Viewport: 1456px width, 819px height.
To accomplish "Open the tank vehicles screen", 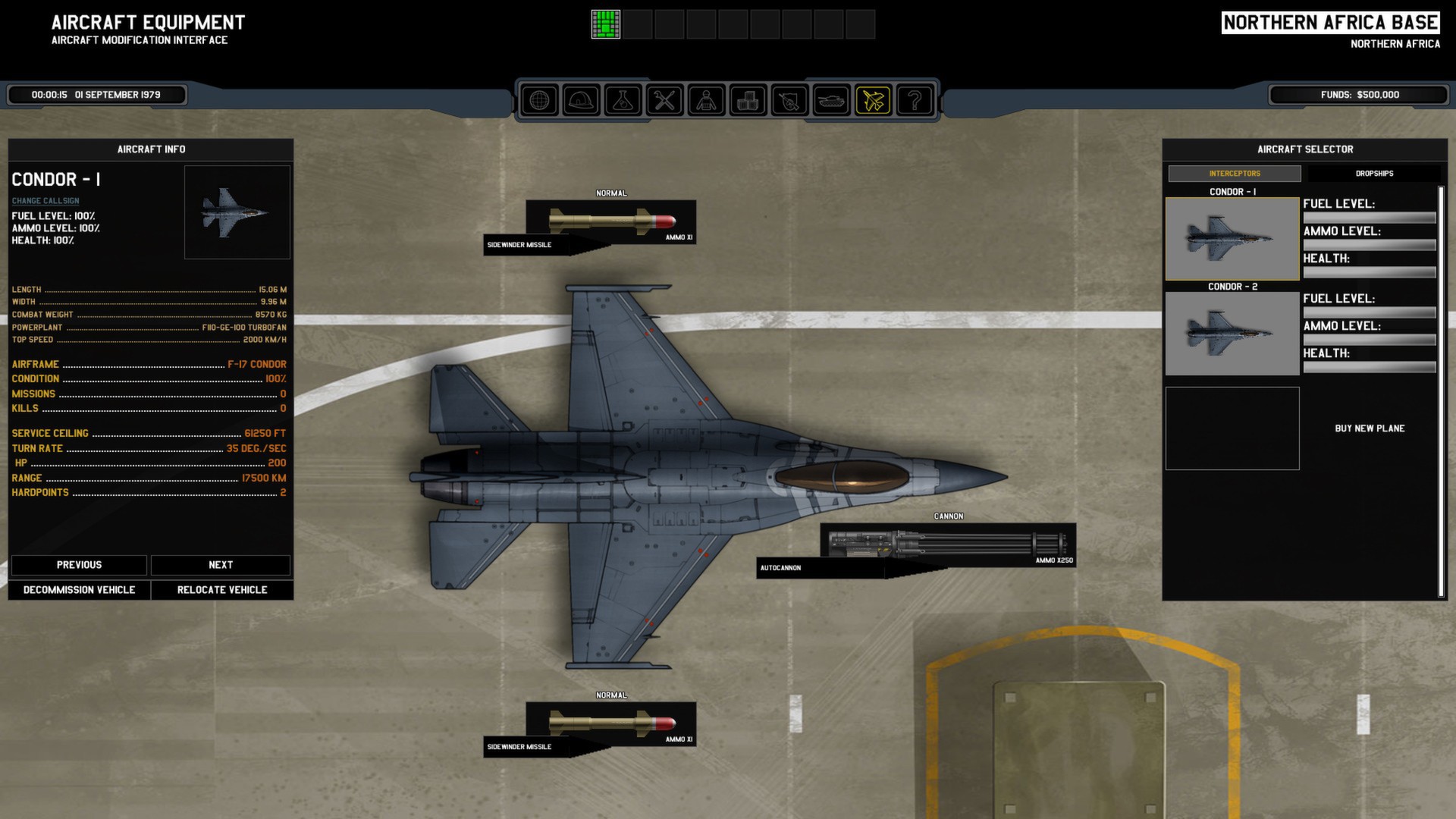I will tap(831, 100).
